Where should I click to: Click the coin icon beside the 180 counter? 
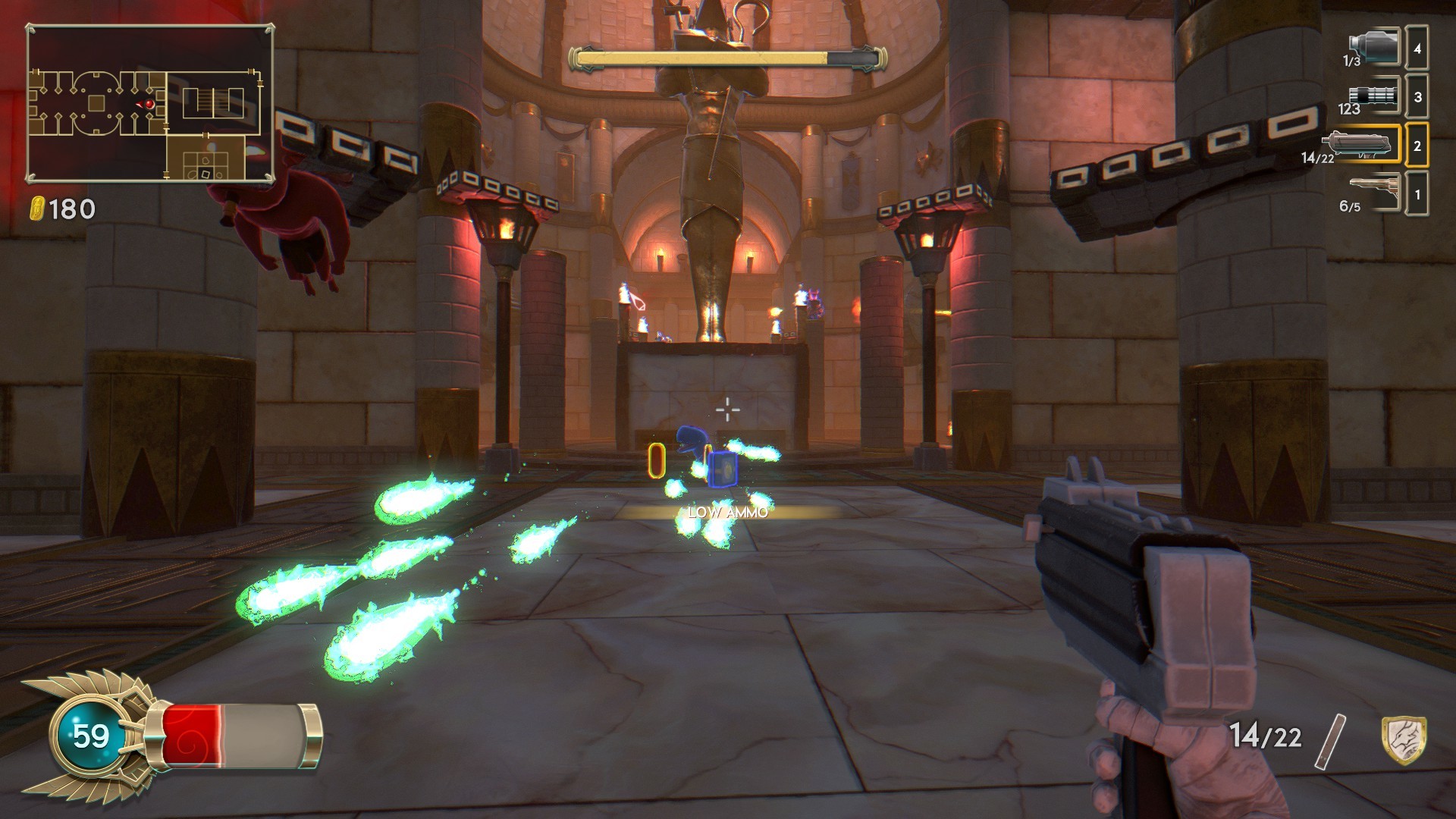pyautogui.click(x=38, y=206)
